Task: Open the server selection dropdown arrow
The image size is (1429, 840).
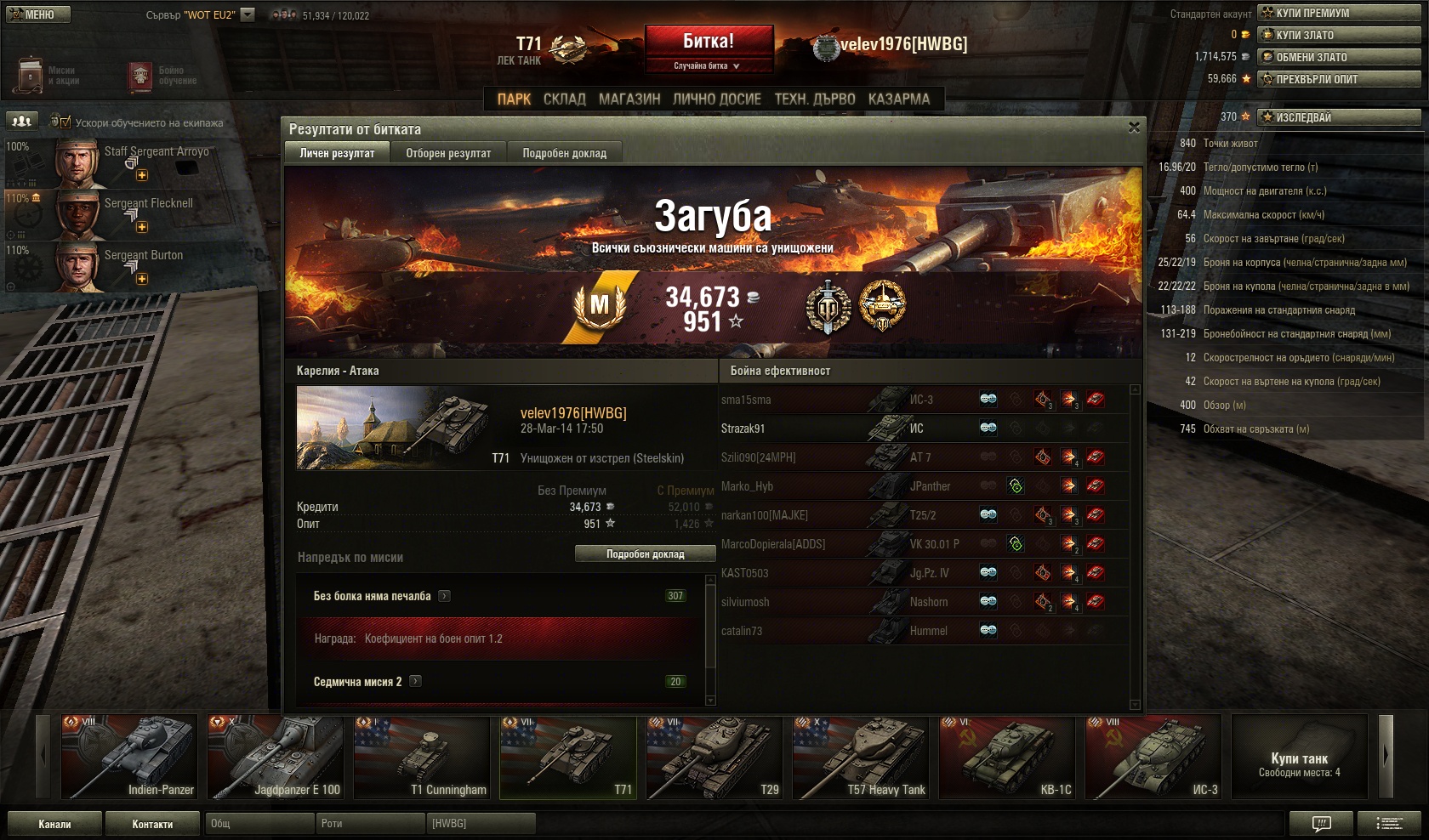Action: pos(248,14)
